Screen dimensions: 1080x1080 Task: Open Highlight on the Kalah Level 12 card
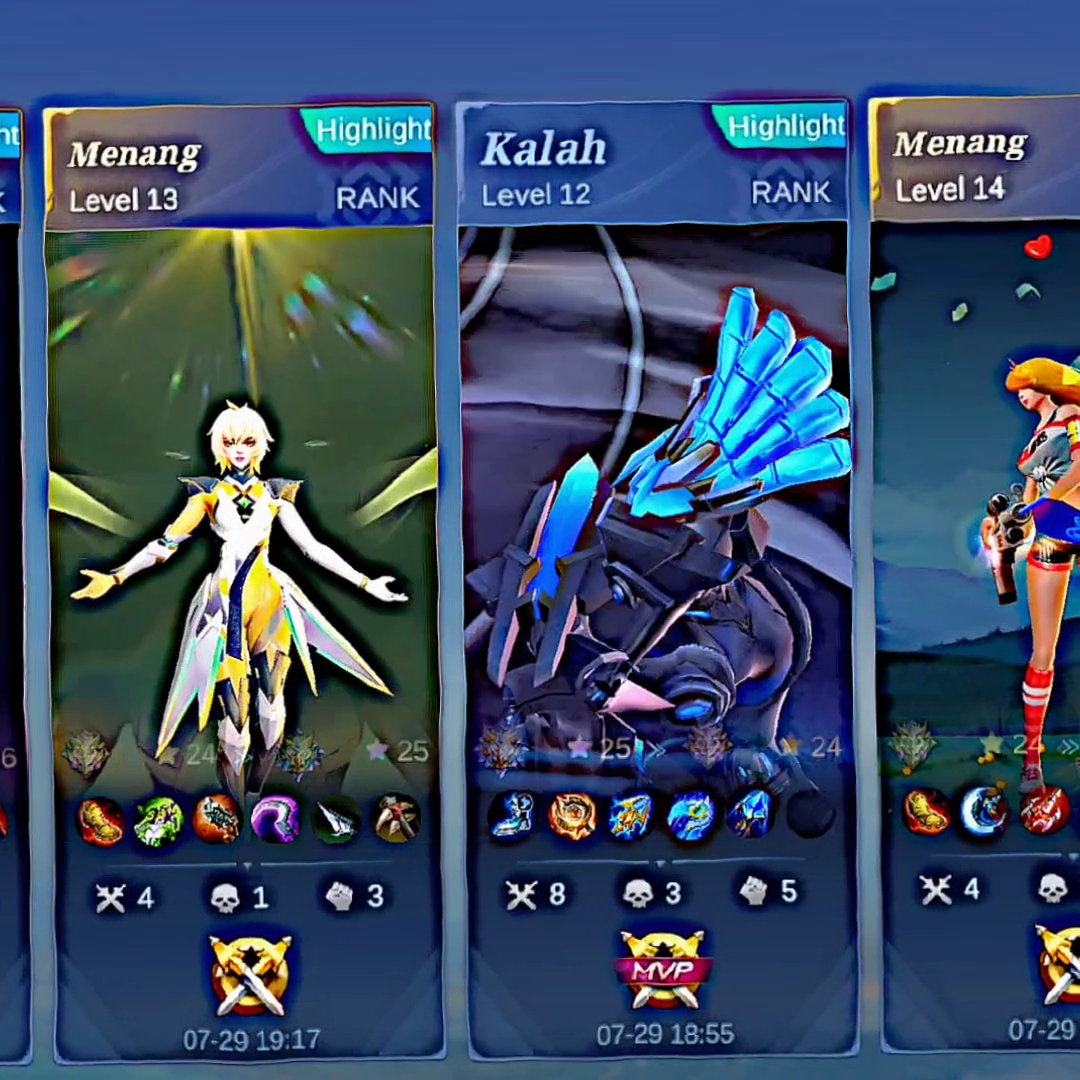(784, 126)
